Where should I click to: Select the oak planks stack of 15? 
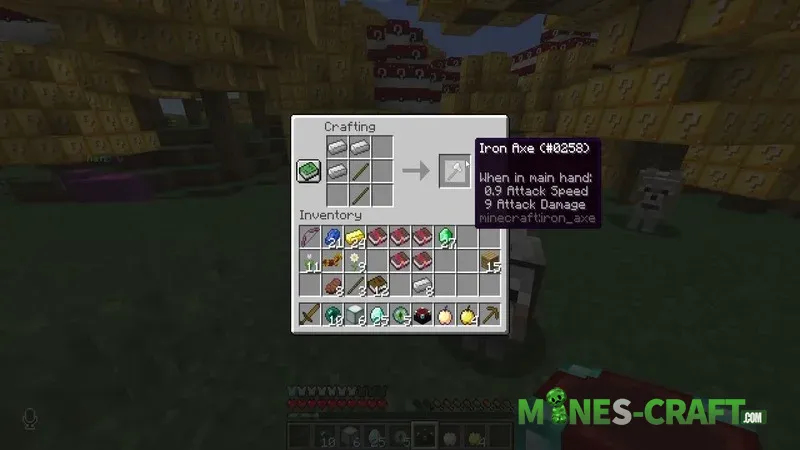point(489,261)
